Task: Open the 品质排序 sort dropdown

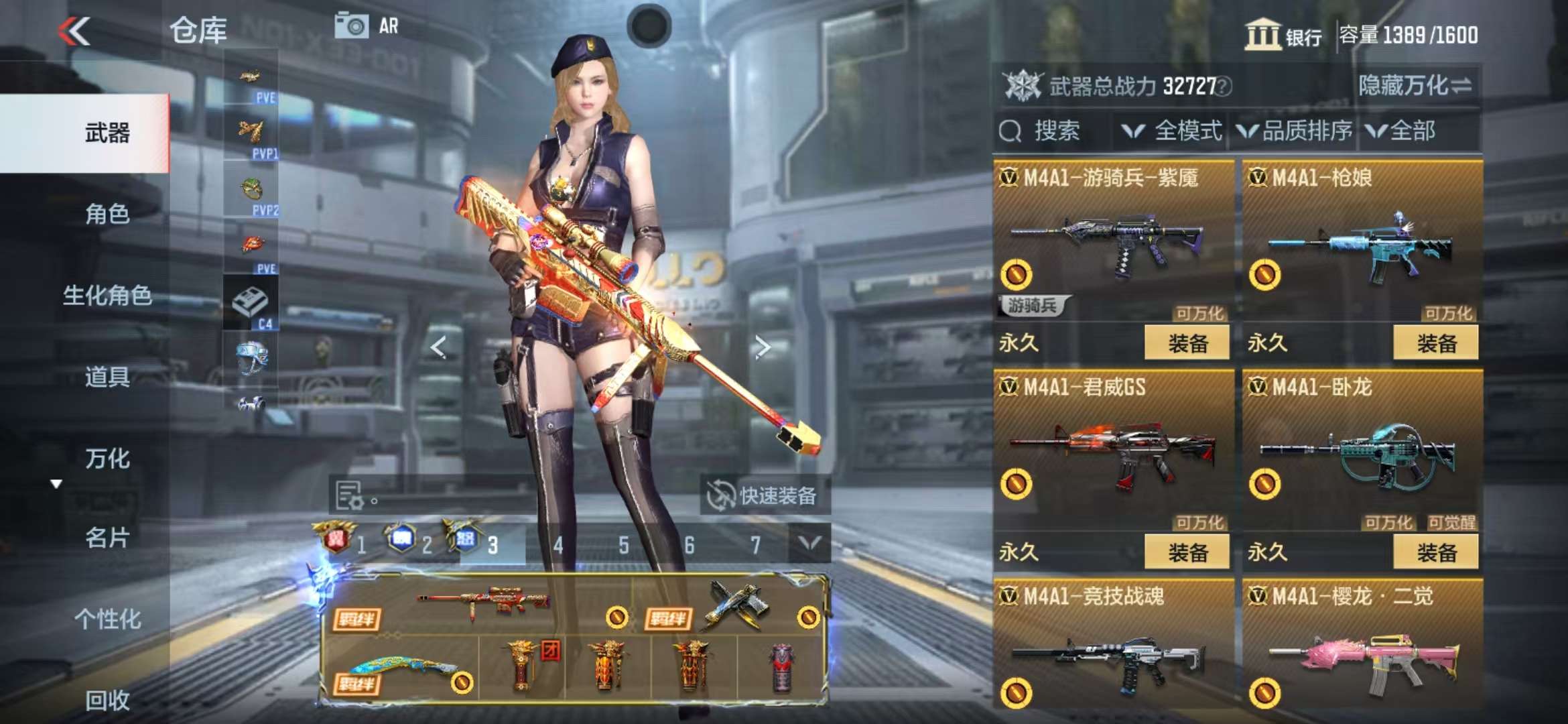Action: [1295, 131]
